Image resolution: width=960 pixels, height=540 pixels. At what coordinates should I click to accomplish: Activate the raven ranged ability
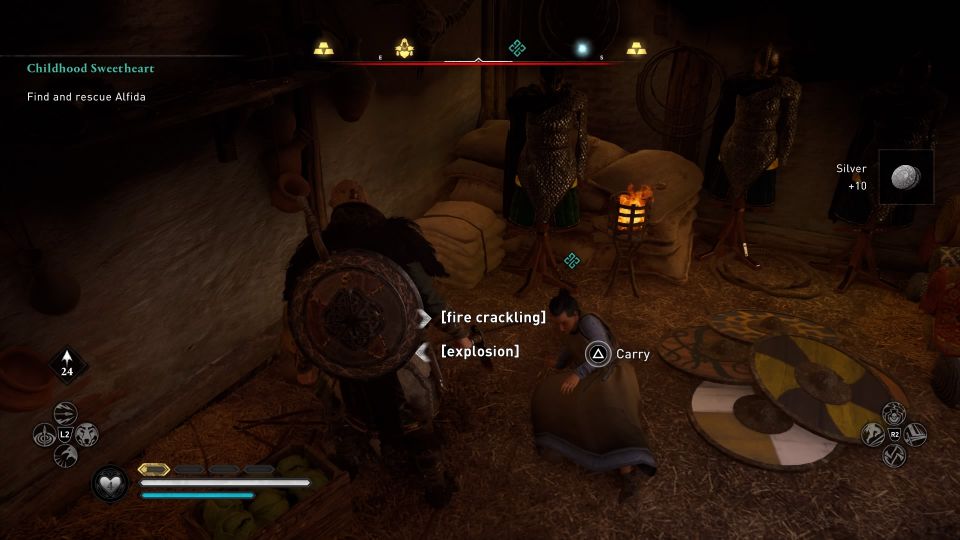pyautogui.click(x=65, y=456)
